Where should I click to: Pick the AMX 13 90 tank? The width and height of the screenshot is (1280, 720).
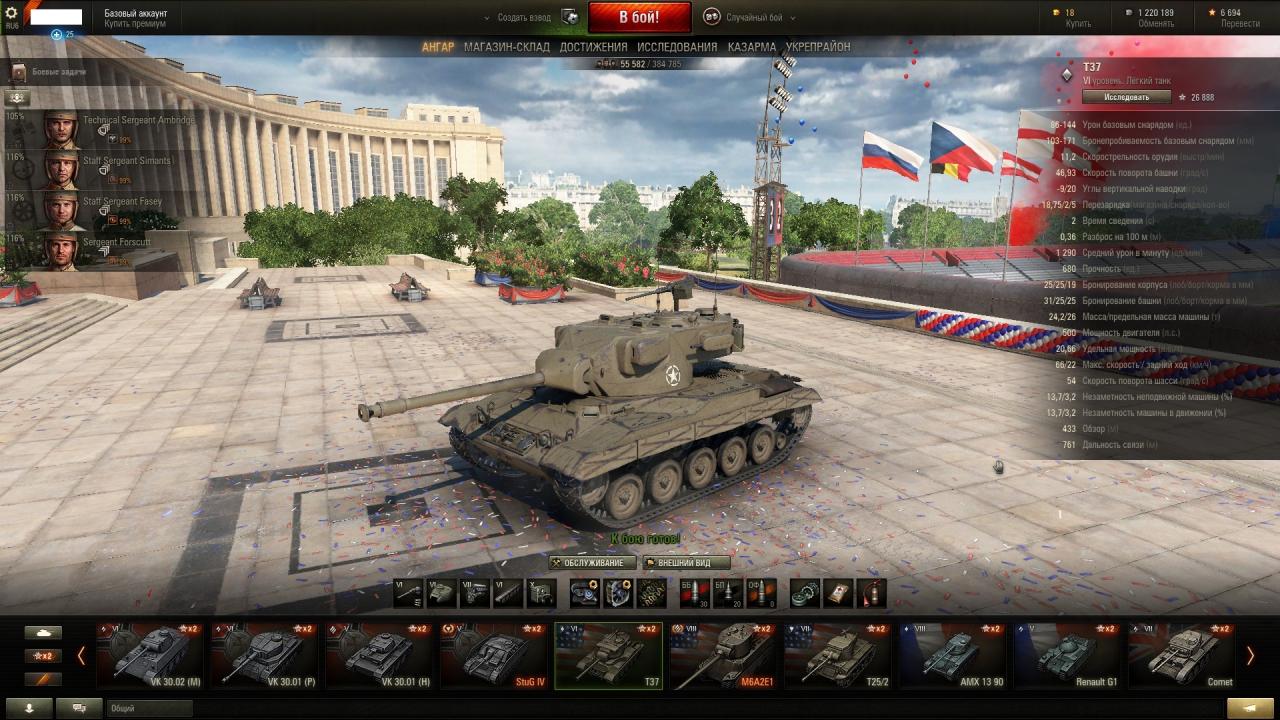[x=950, y=655]
